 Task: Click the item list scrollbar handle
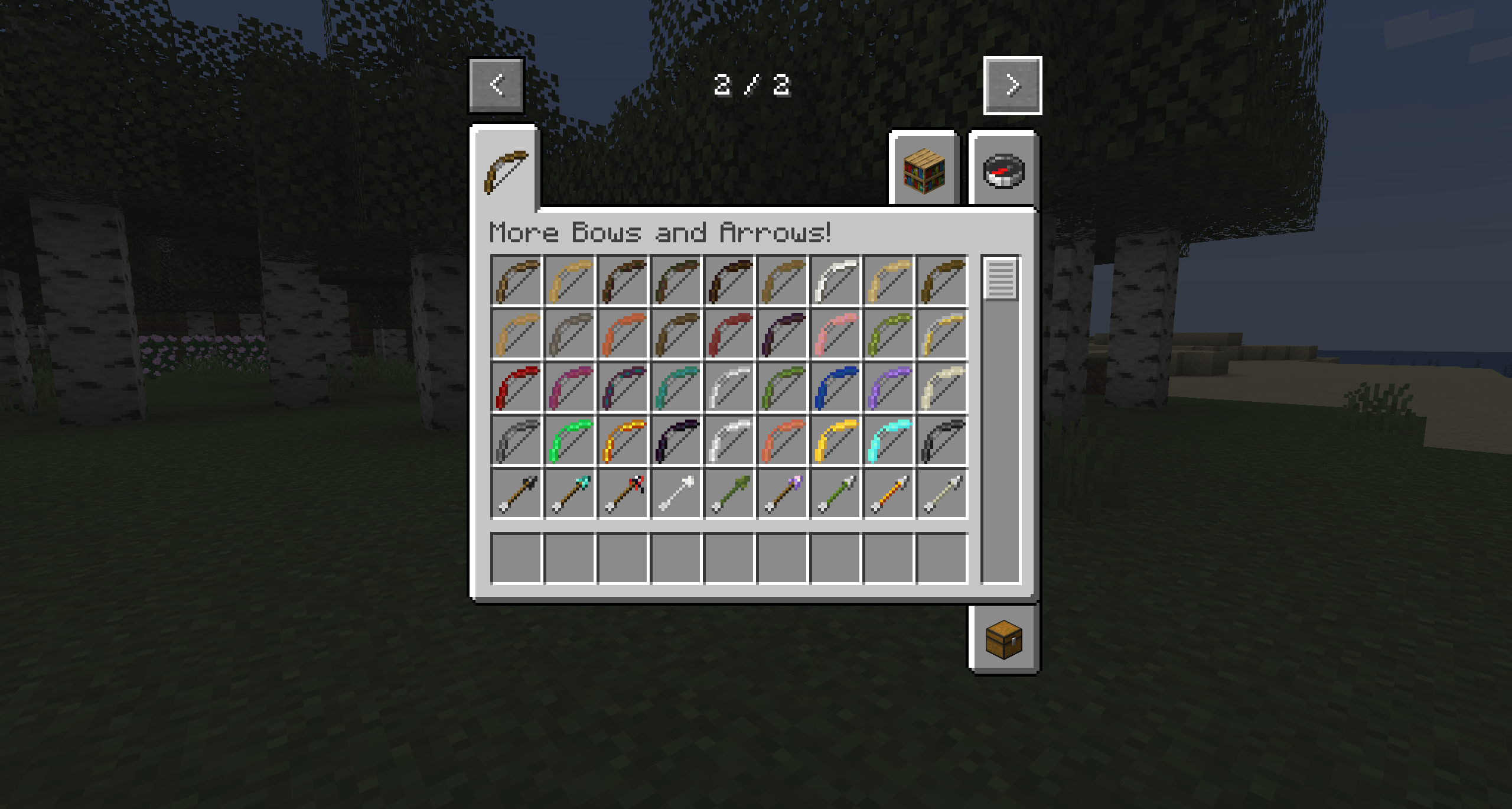click(1001, 279)
